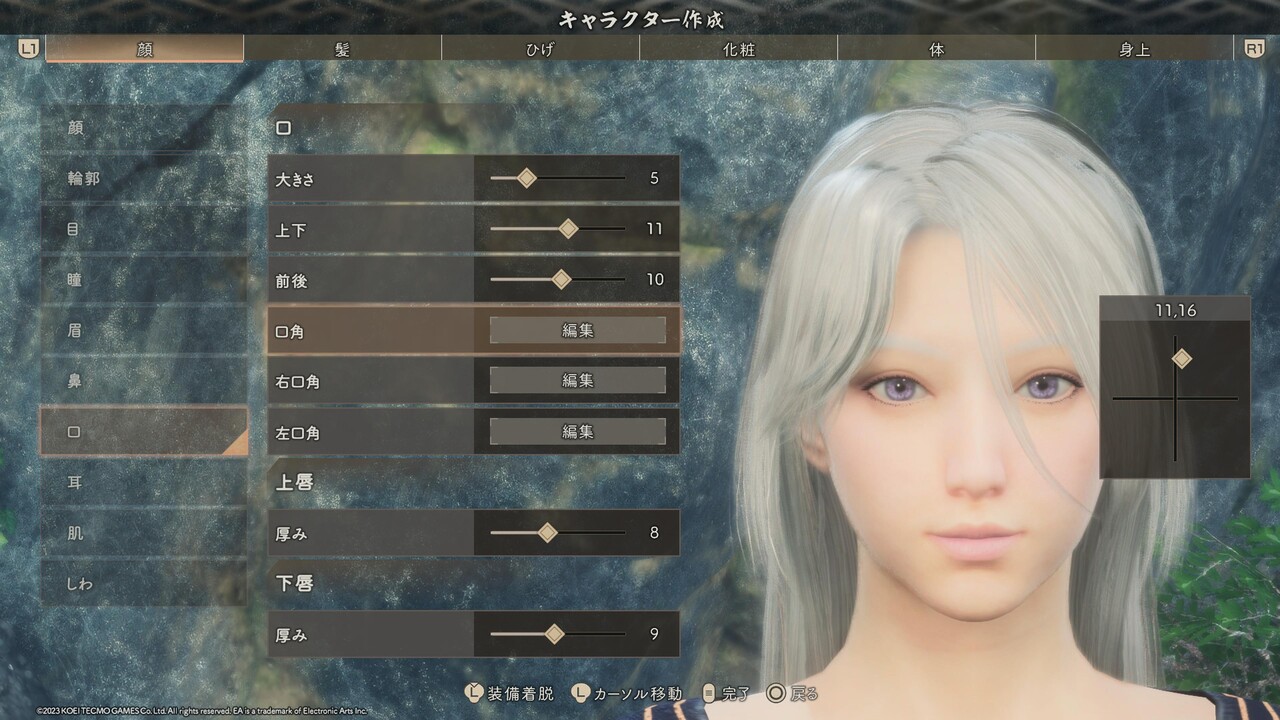Screen dimensions: 1280x720
Task: Switch to the 髪 hair tab
Action: (342, 49)
